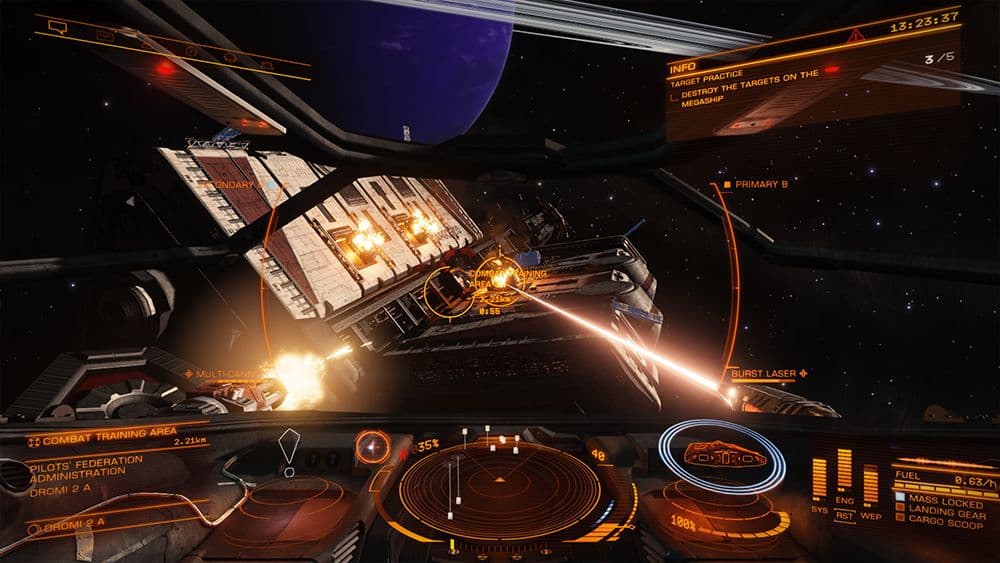The width and height of the screenshot is (1000, 563).
Task: Open the envelope inbox icon
Action: [106, 35]
